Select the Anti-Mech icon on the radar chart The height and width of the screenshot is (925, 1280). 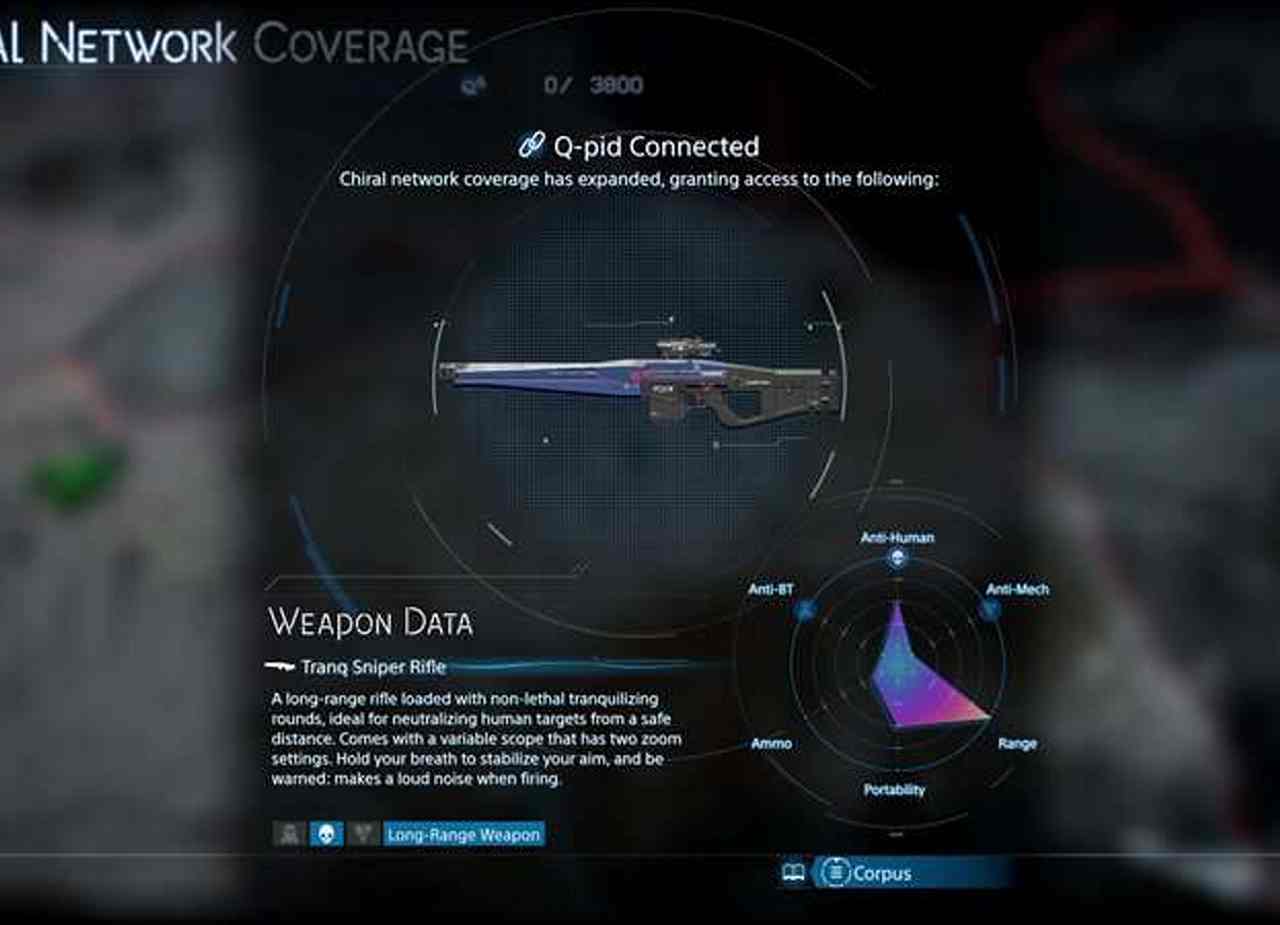coord(989,608)
